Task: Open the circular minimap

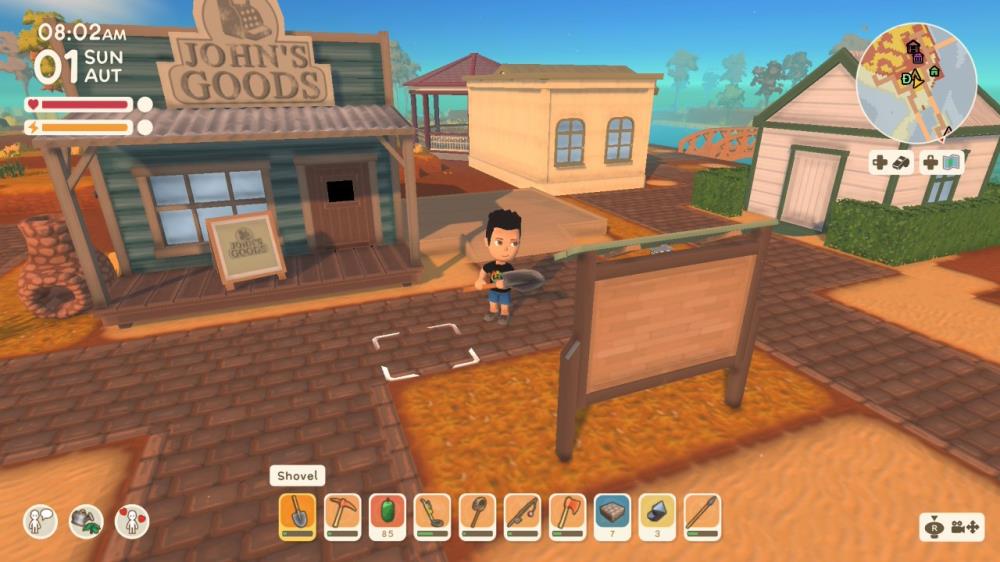Action: pos(916,82)
